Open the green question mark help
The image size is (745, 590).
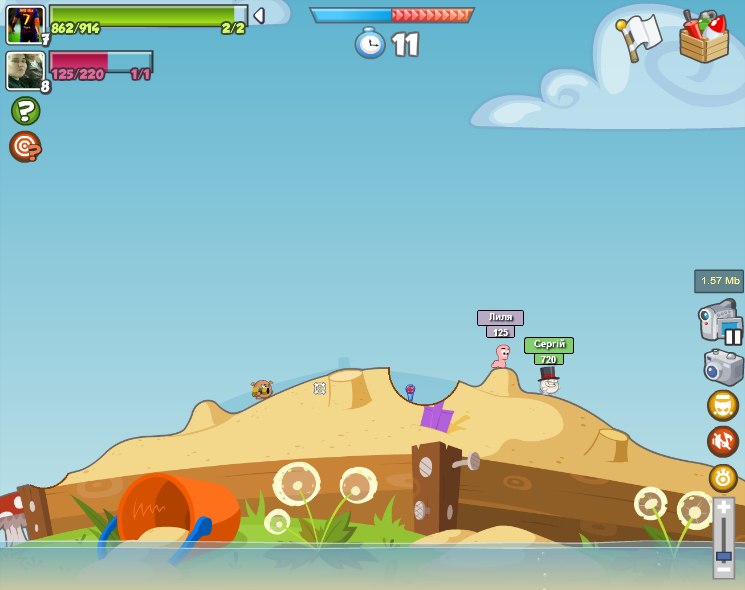pyautogui.click(x=25, y=110)
